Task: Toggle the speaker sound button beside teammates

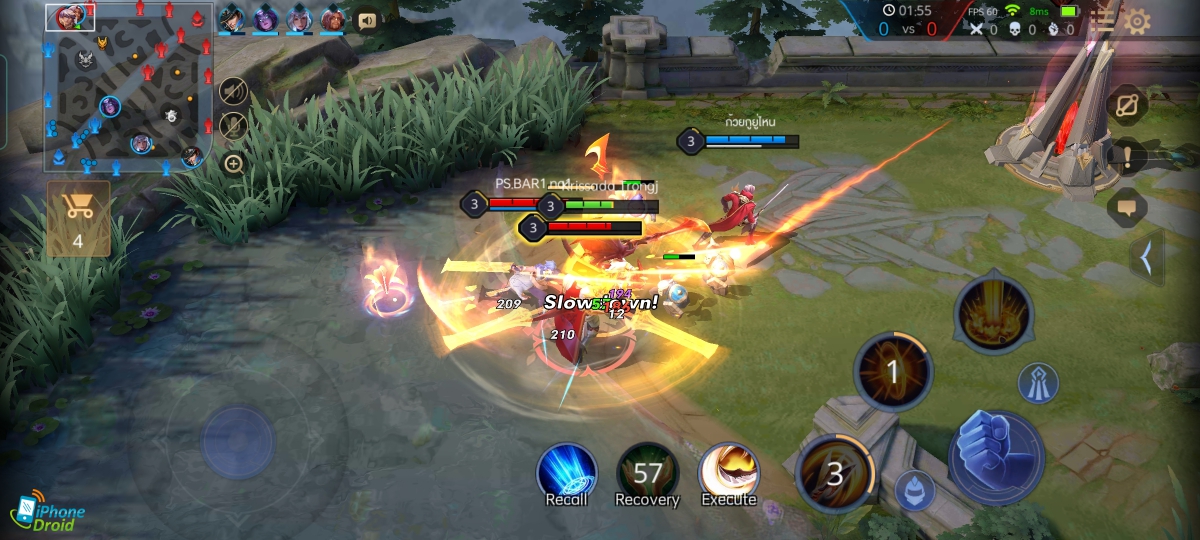Action: coord(367,20)
